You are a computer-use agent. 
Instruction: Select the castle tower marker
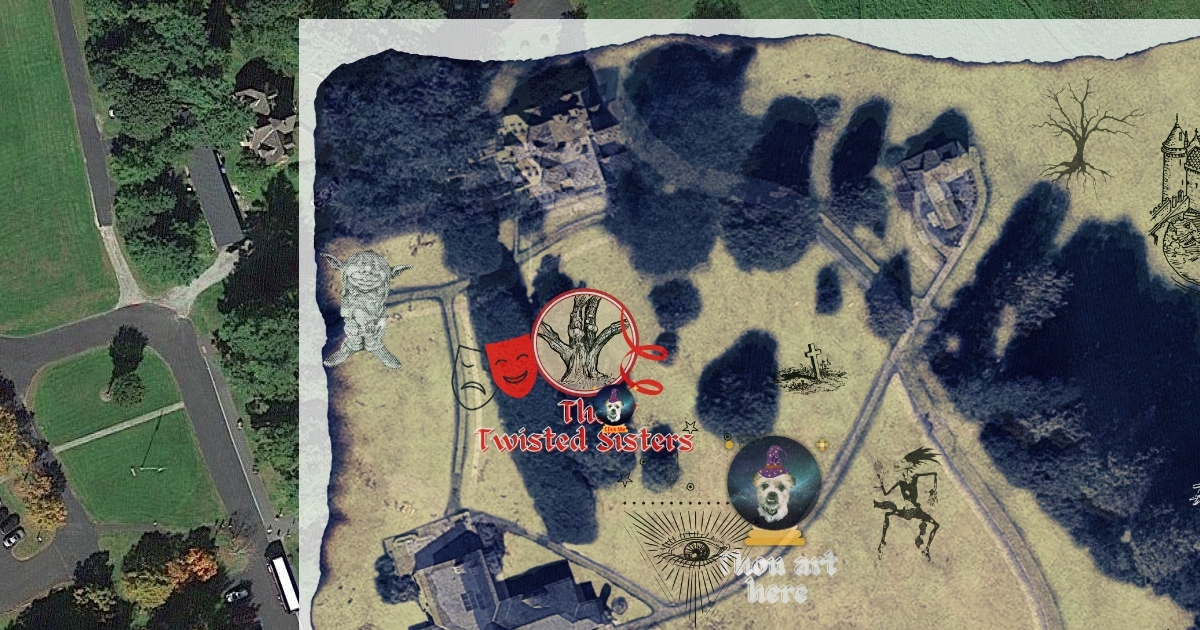coord(1178,195)
